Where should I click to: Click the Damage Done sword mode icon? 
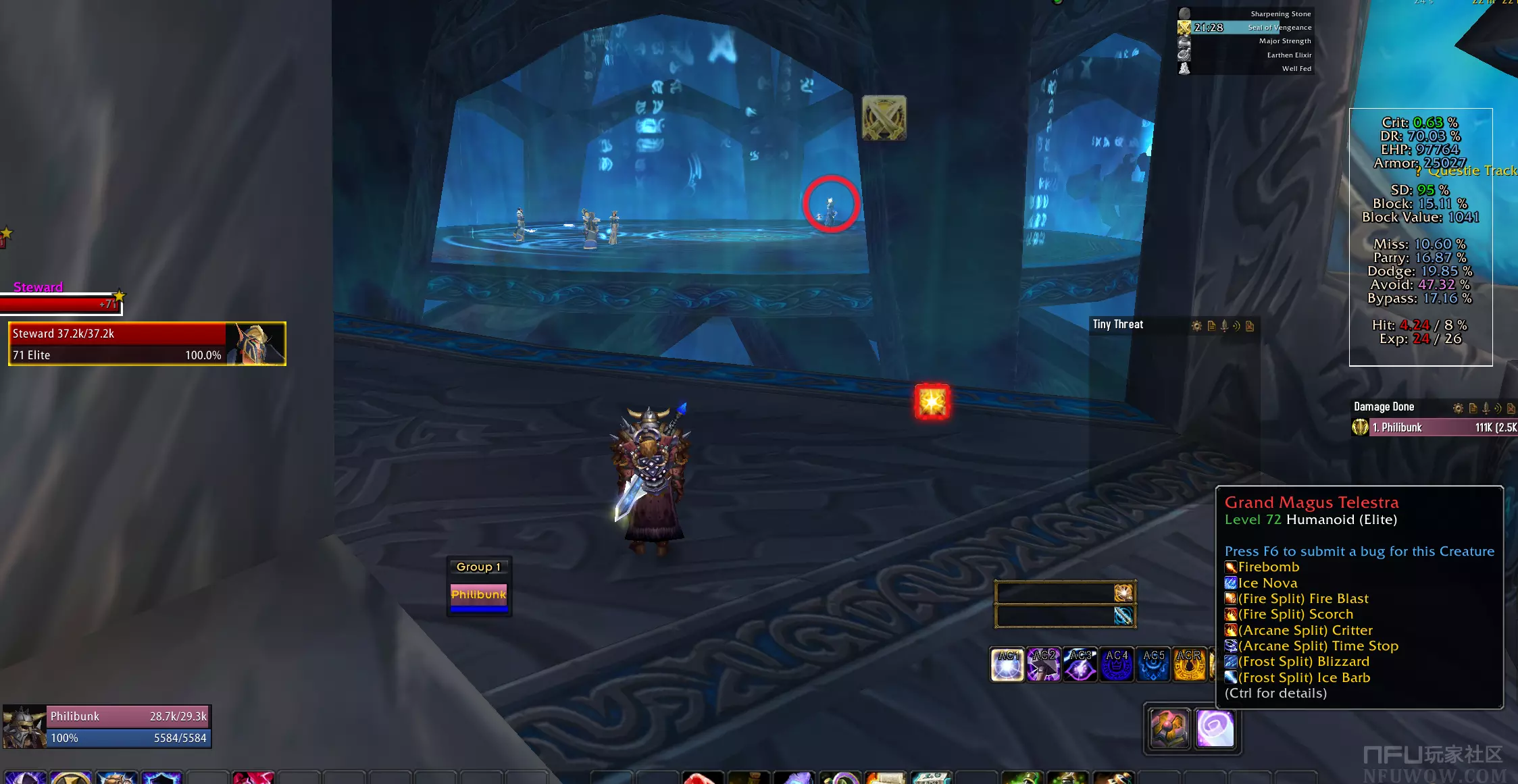tap(1486, 408)
